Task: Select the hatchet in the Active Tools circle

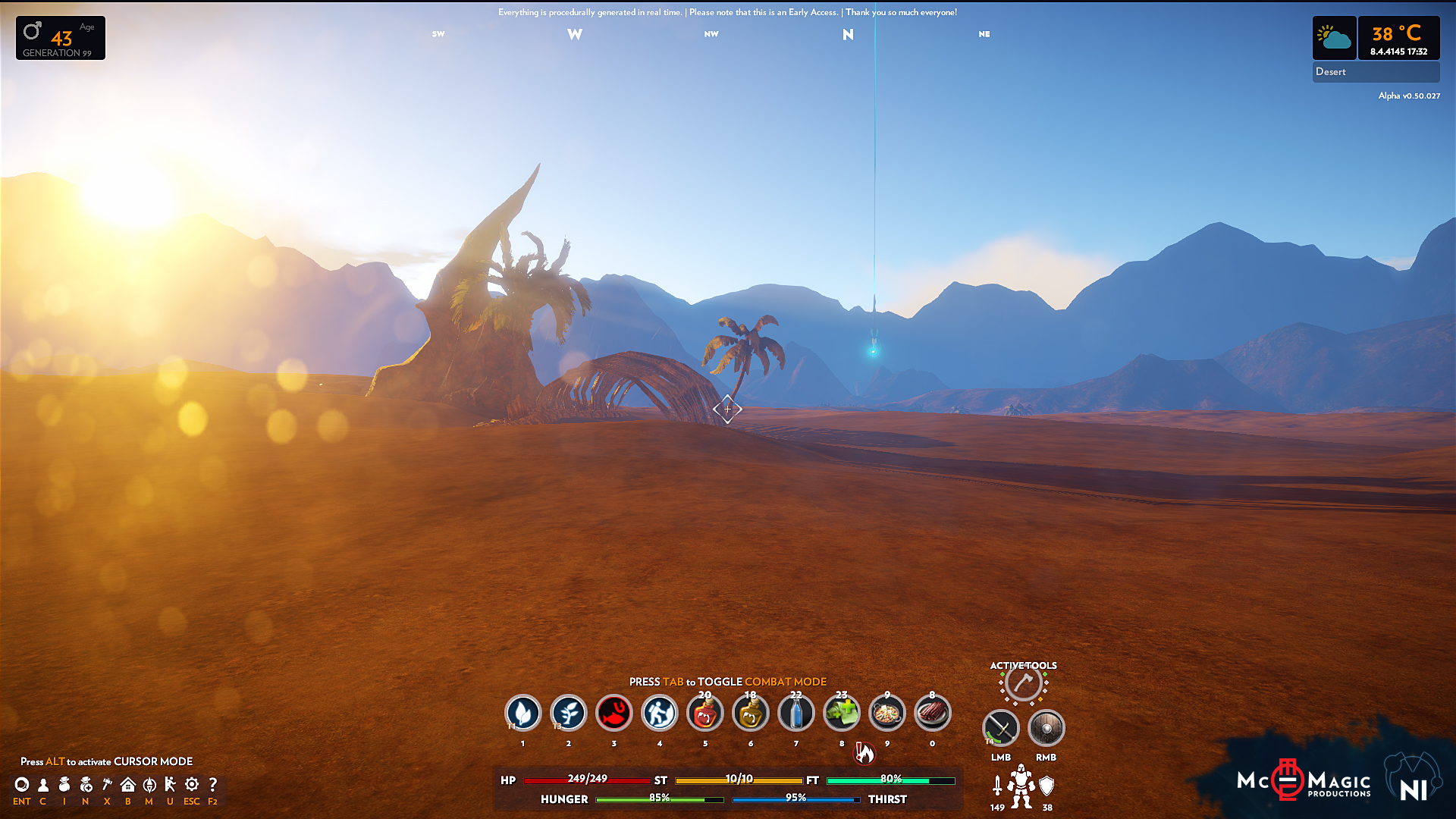Action: click(1021, 683)
